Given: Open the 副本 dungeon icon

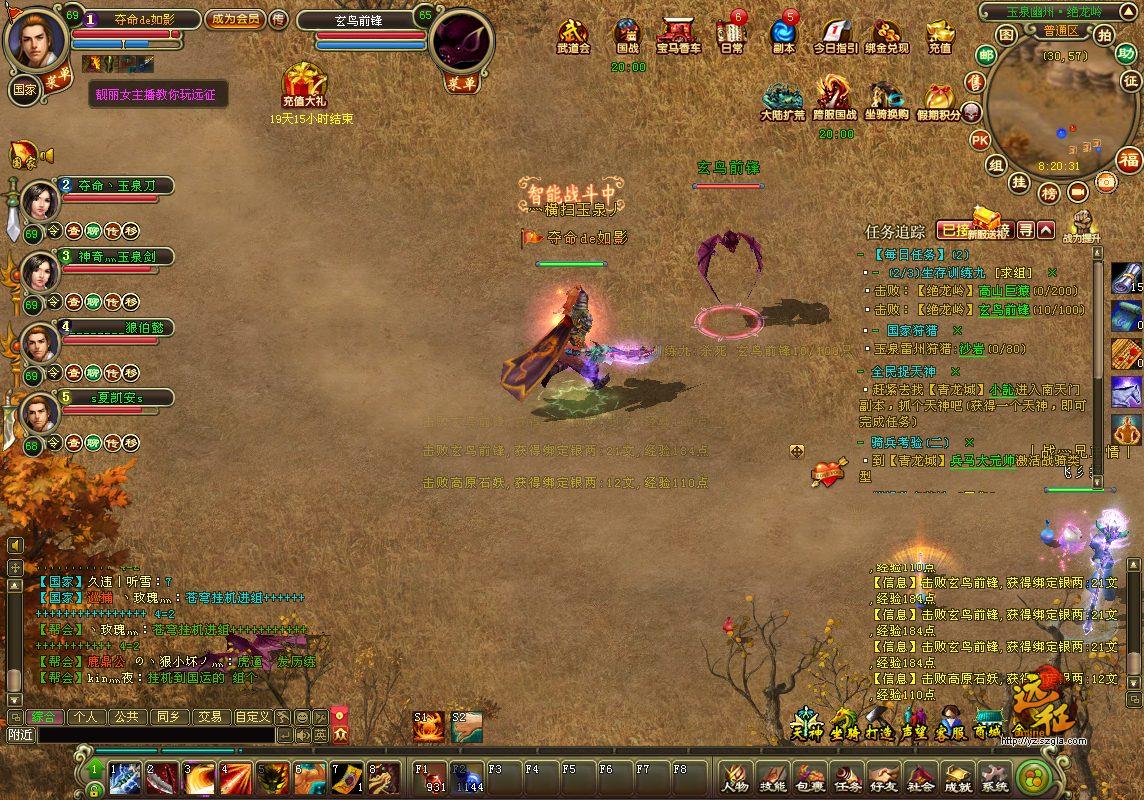Looking at the screenshot, I should pos(784,35).
